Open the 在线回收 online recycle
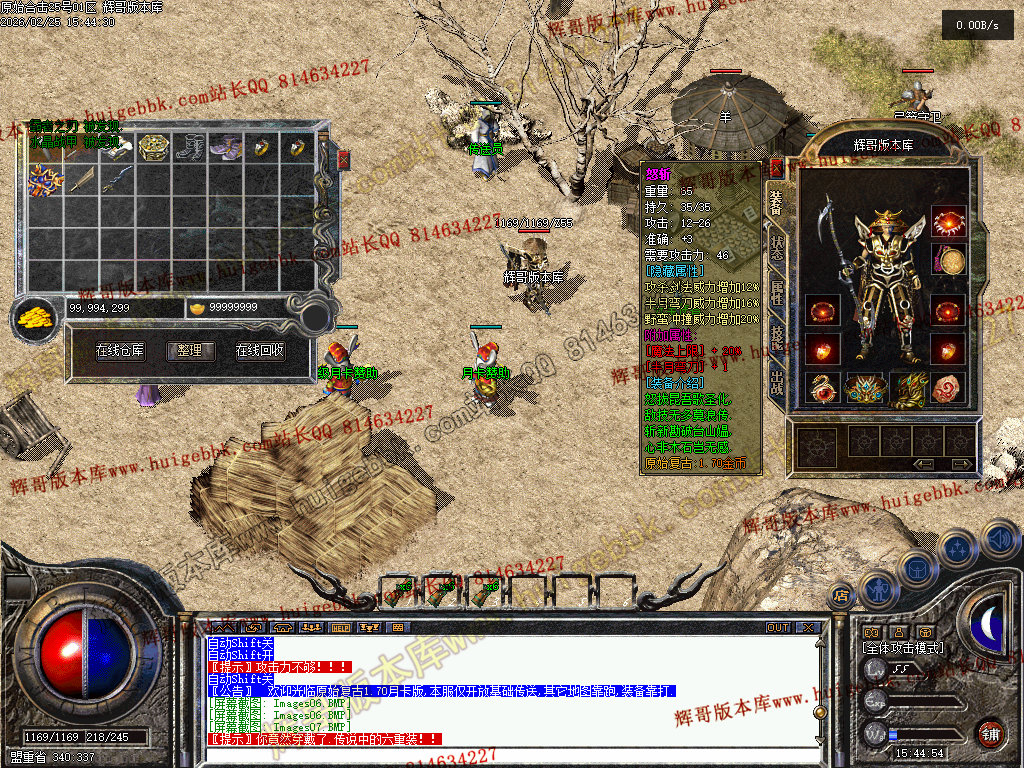 pyautogui.click(x=260, y=351)
